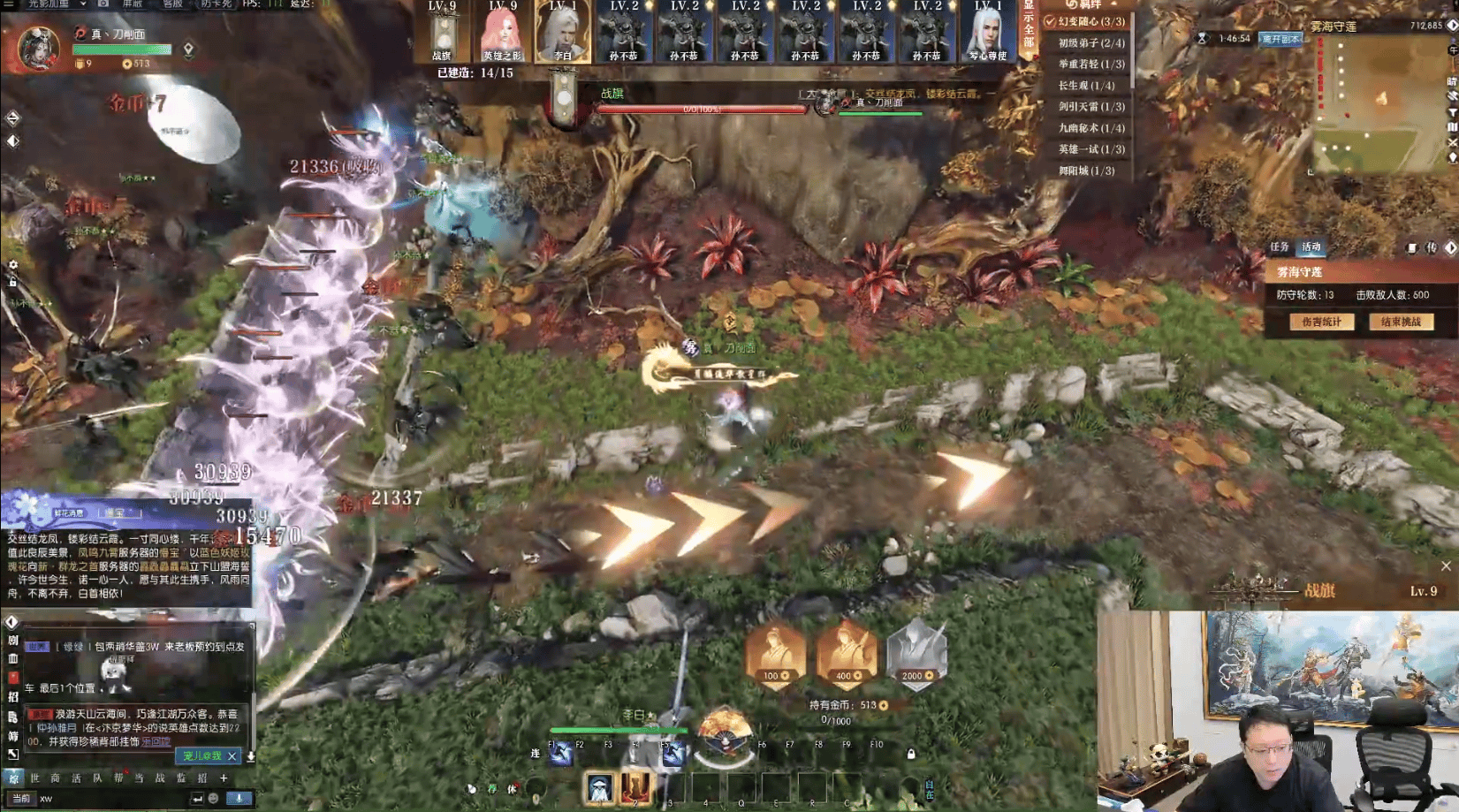Viewport: 1459px width, 812px height.
Task: Select the 初级弟子 (2/4) bond entry
Action: (x=1091, y=42)
